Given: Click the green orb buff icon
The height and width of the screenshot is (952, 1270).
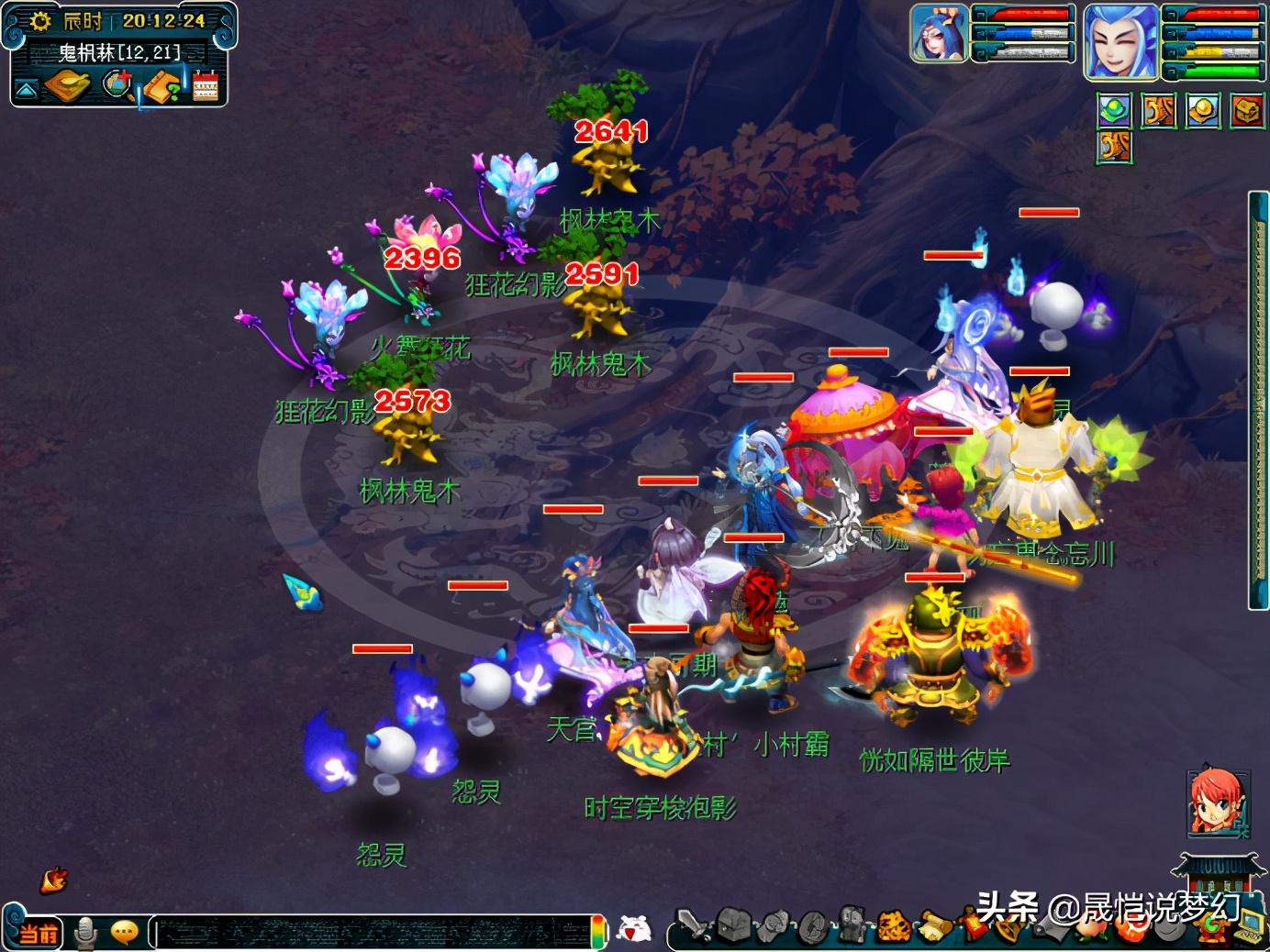Looking at the screenshot, I should (1115, 111).
